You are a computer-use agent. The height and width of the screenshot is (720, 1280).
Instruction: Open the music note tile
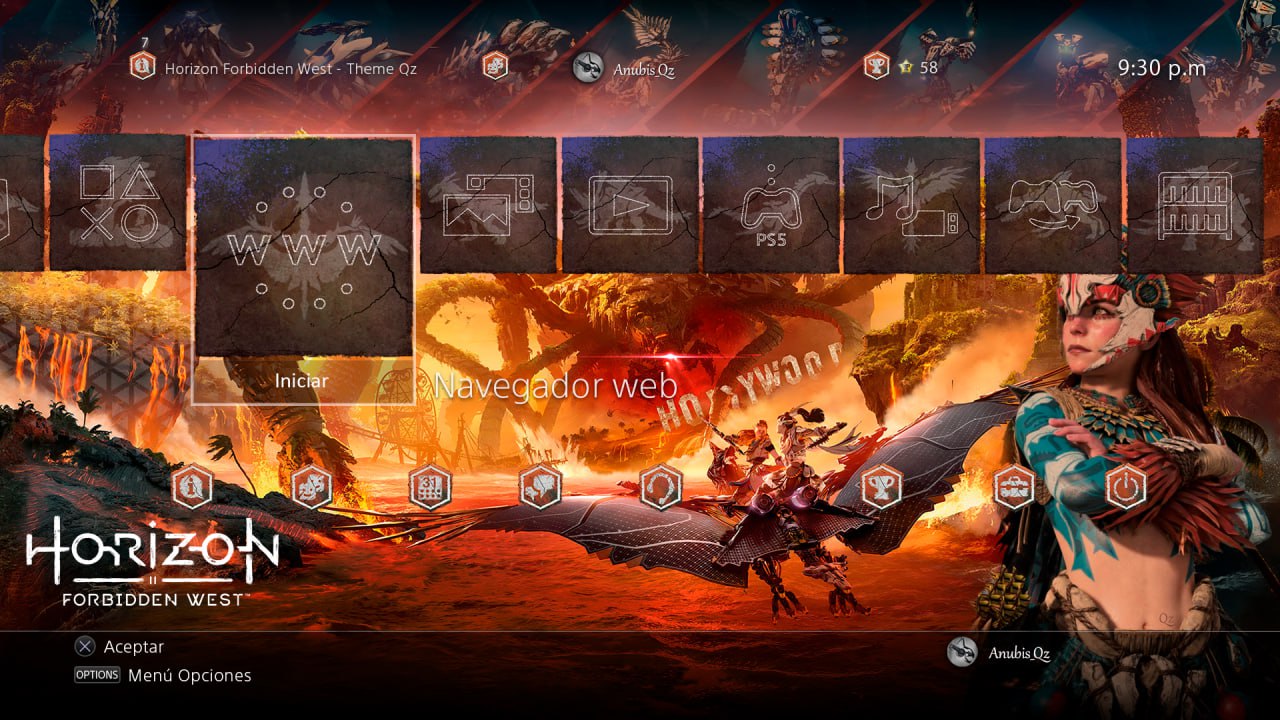coord(912,205)
